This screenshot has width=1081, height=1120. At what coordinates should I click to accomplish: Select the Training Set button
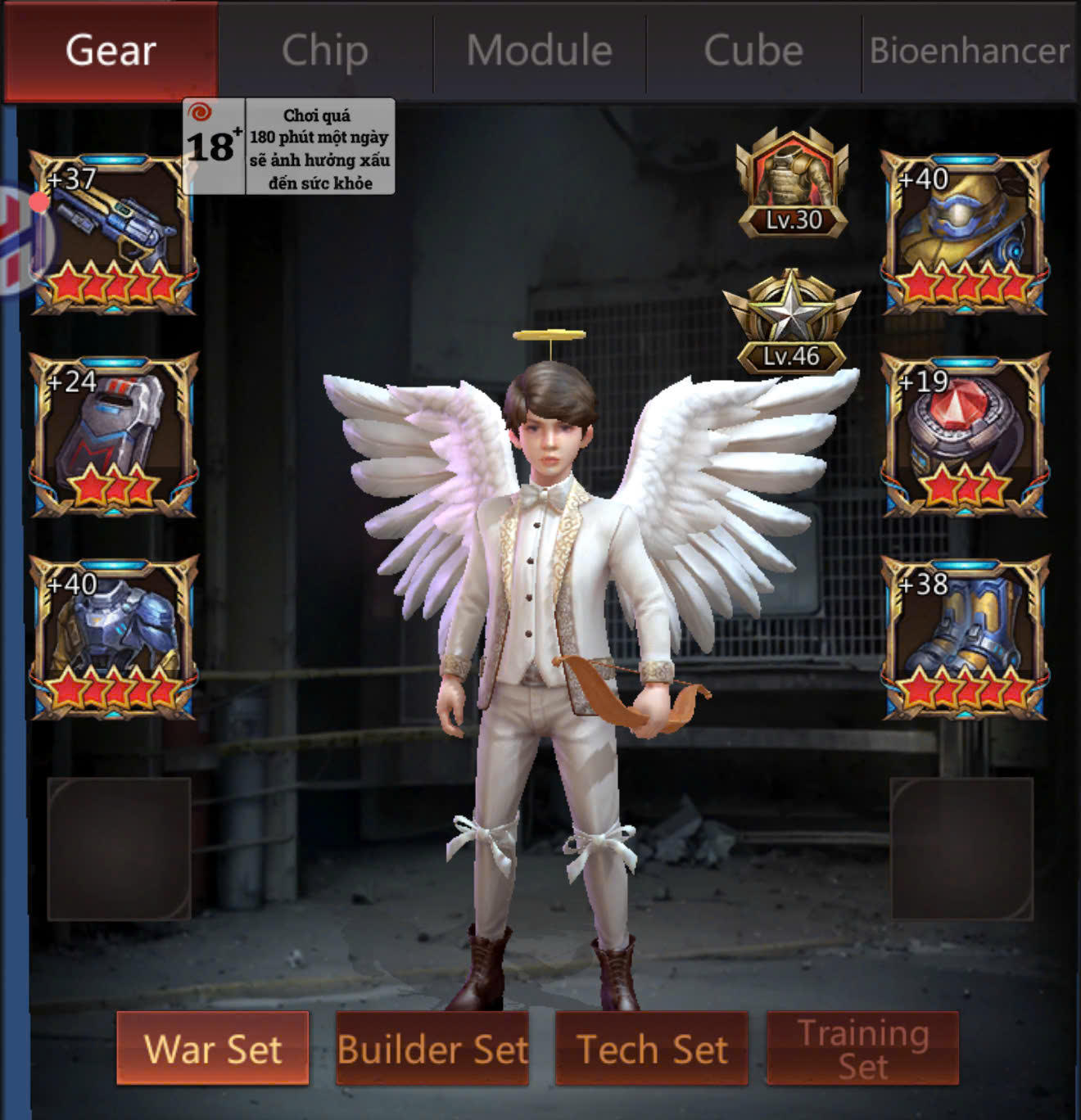(863, 1049)
